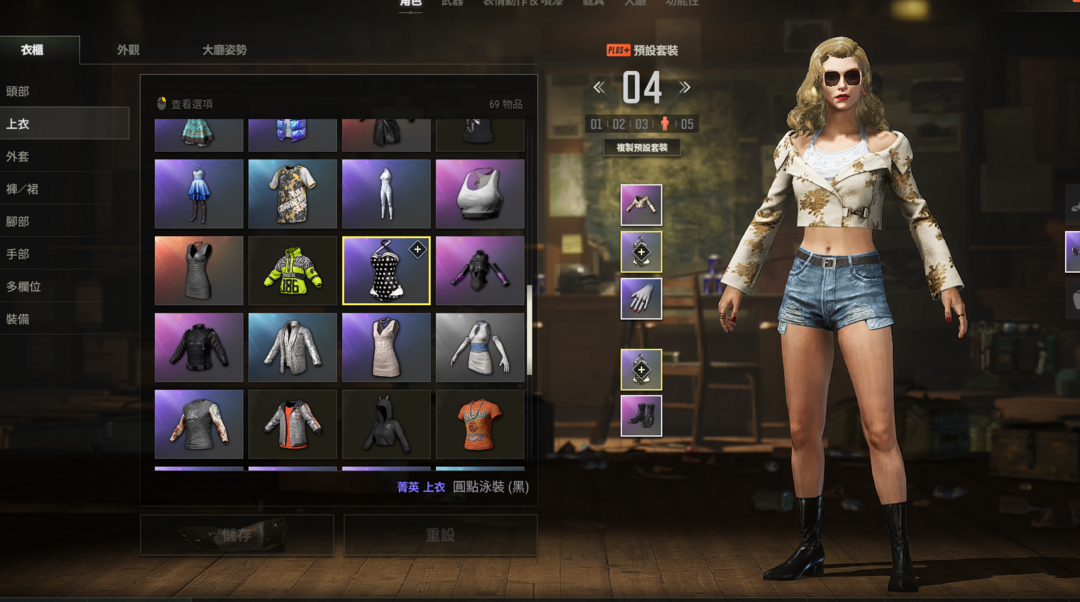
Task: Go to the previous preset with left arrow
Action: pyautogui.click(x=599, y=88)
